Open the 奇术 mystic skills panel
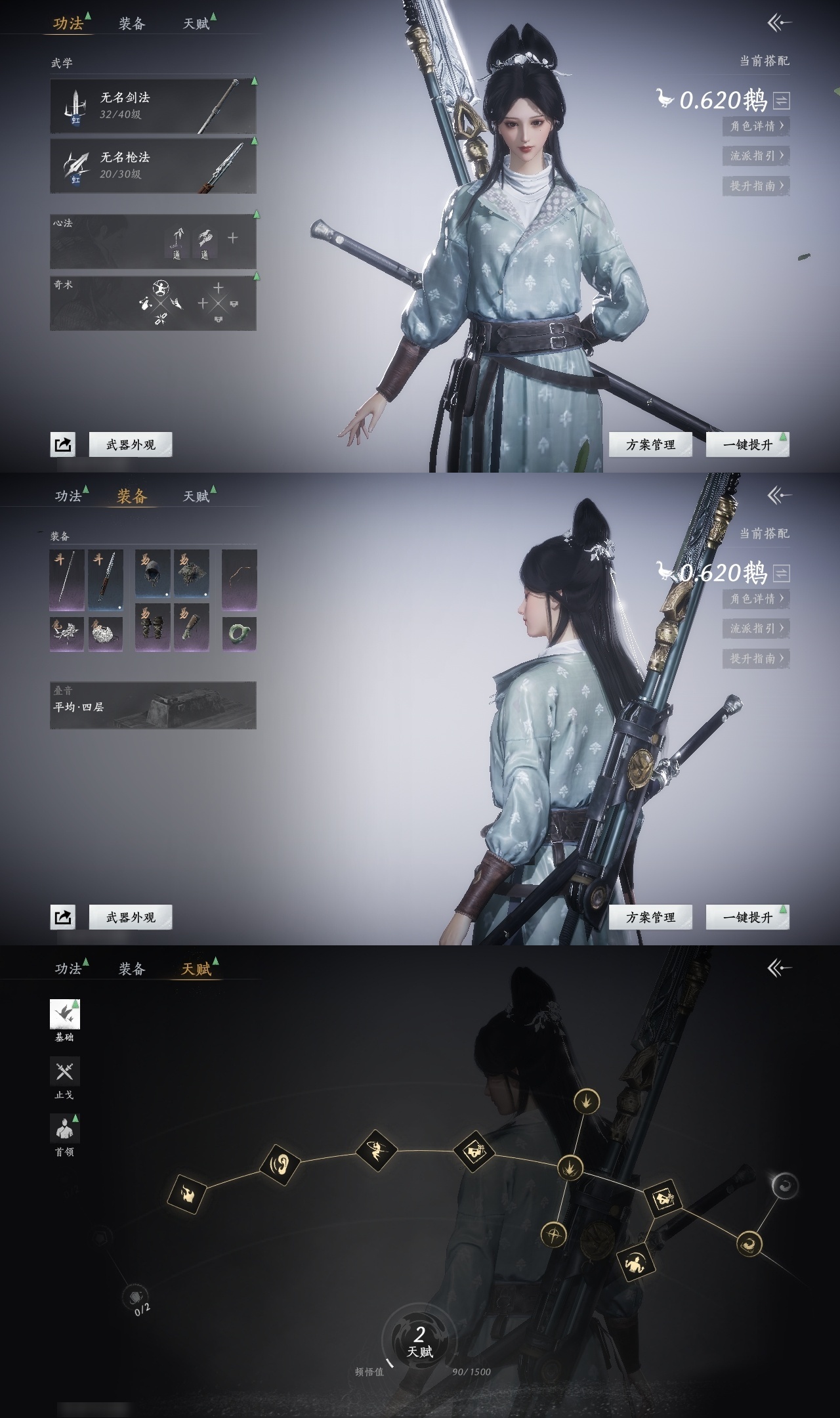This screenshot has width=840, height=1418. 153,303
